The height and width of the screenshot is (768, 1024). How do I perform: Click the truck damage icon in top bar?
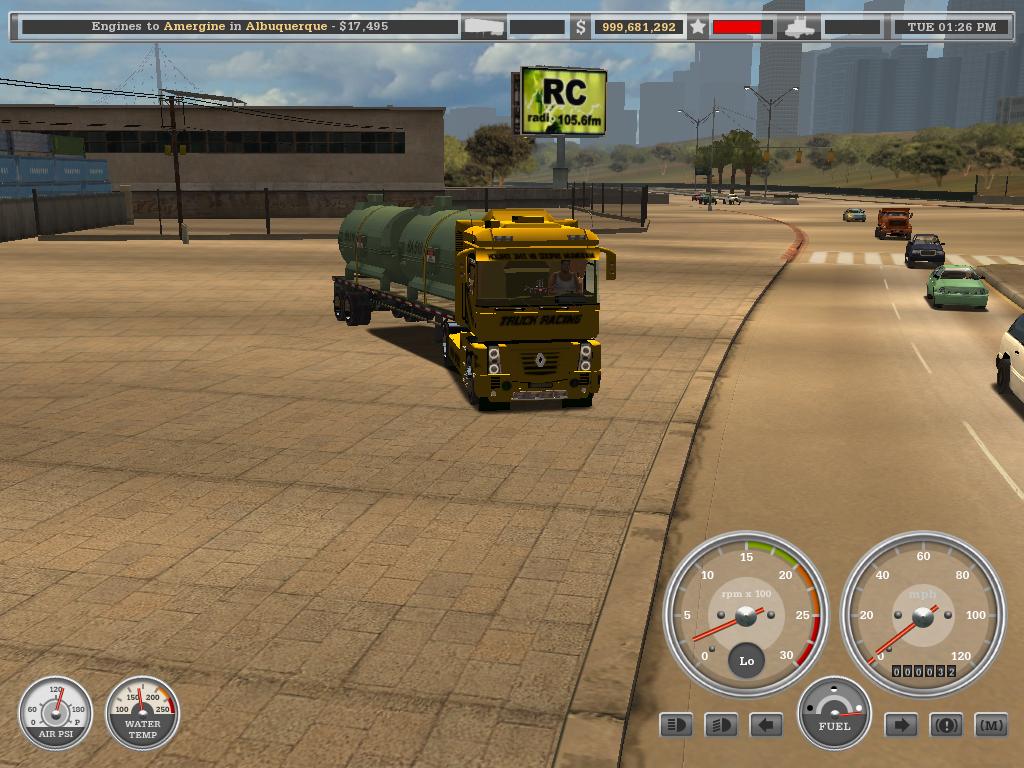click(800, 27)
